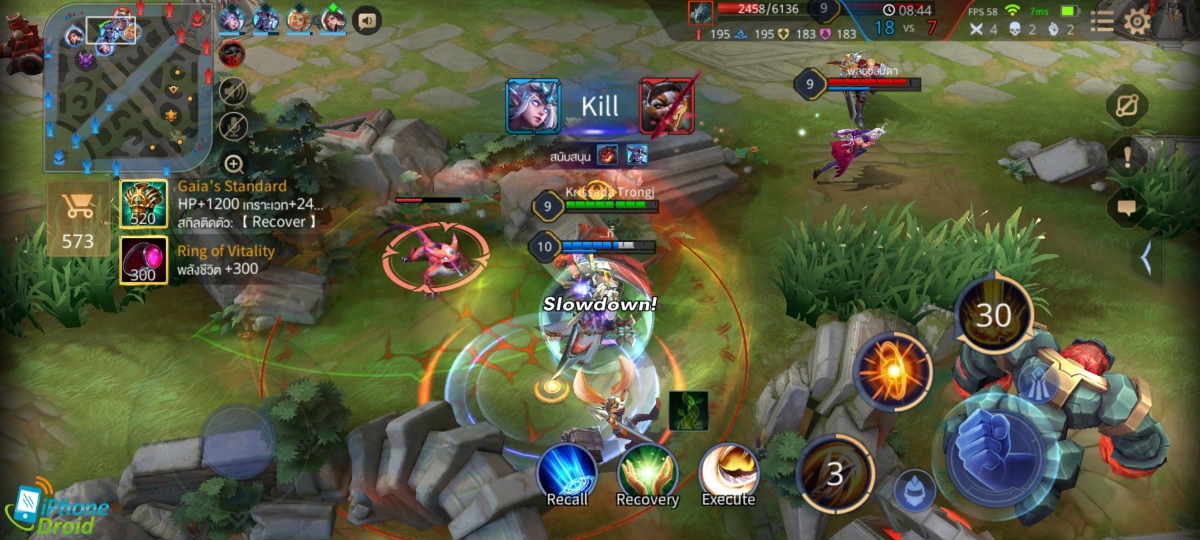Select the ultimate on 30-second cooldown
This screenshot has height=540, width=1200.
pos(994,316)
